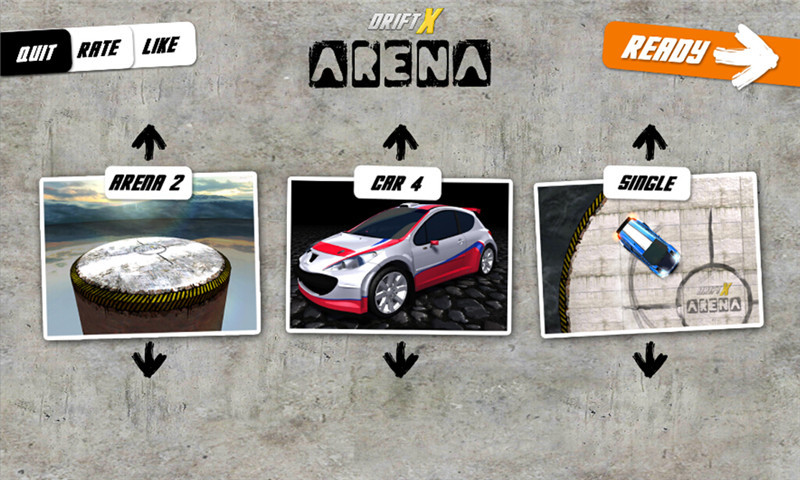
Task: Quit the game with the QUIT button
Action: (37, 50)
